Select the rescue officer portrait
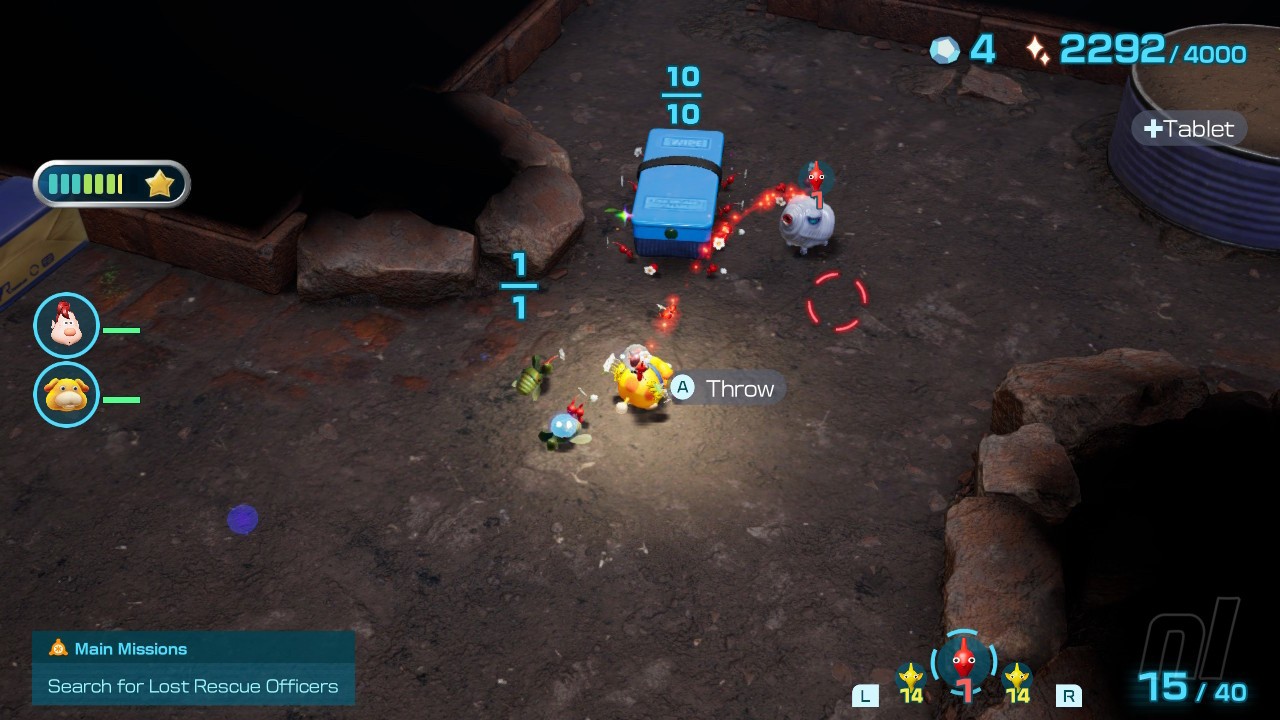 pos(66,326)
